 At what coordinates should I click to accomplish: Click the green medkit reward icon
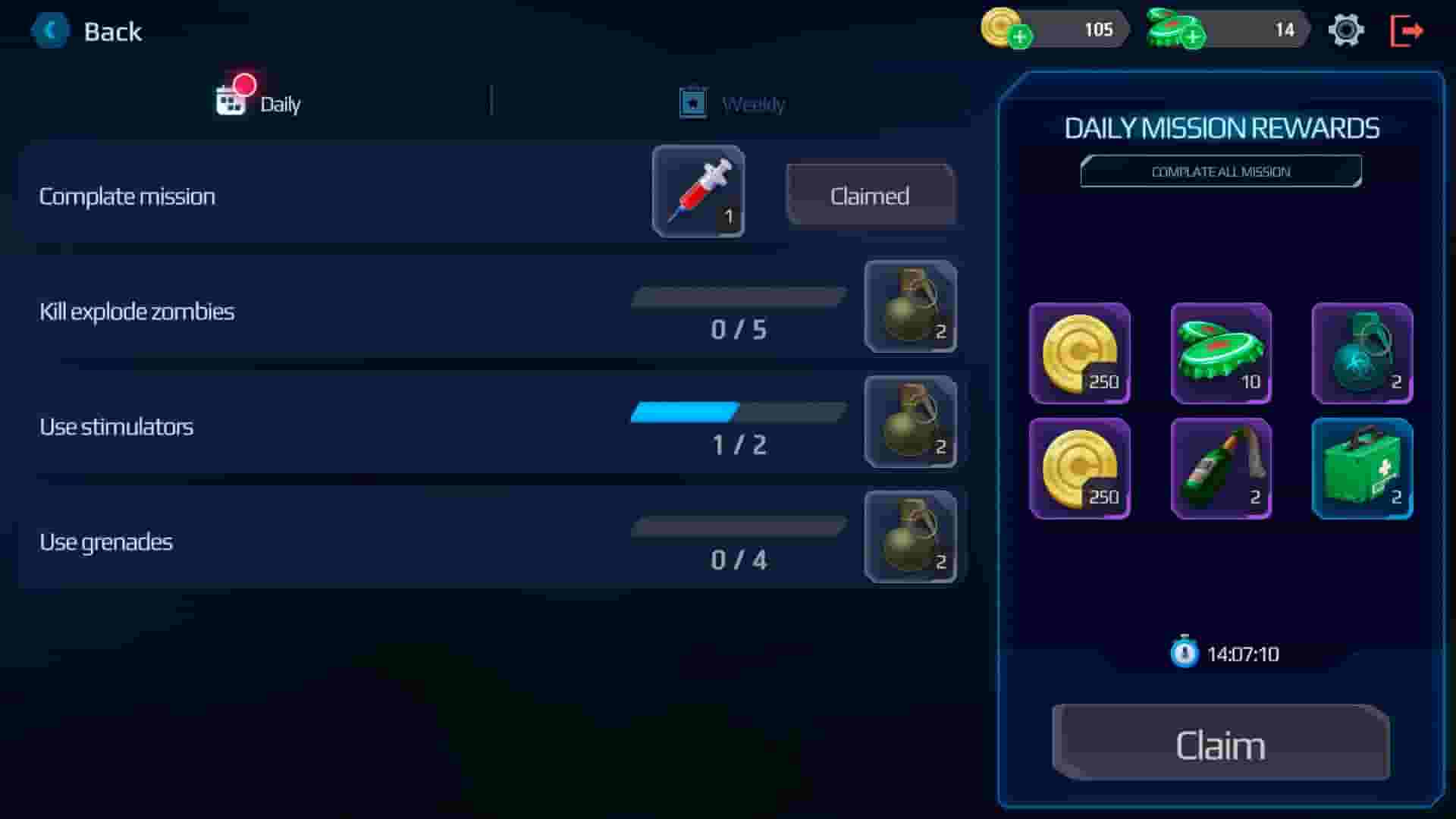click(x=1363, y=468)
